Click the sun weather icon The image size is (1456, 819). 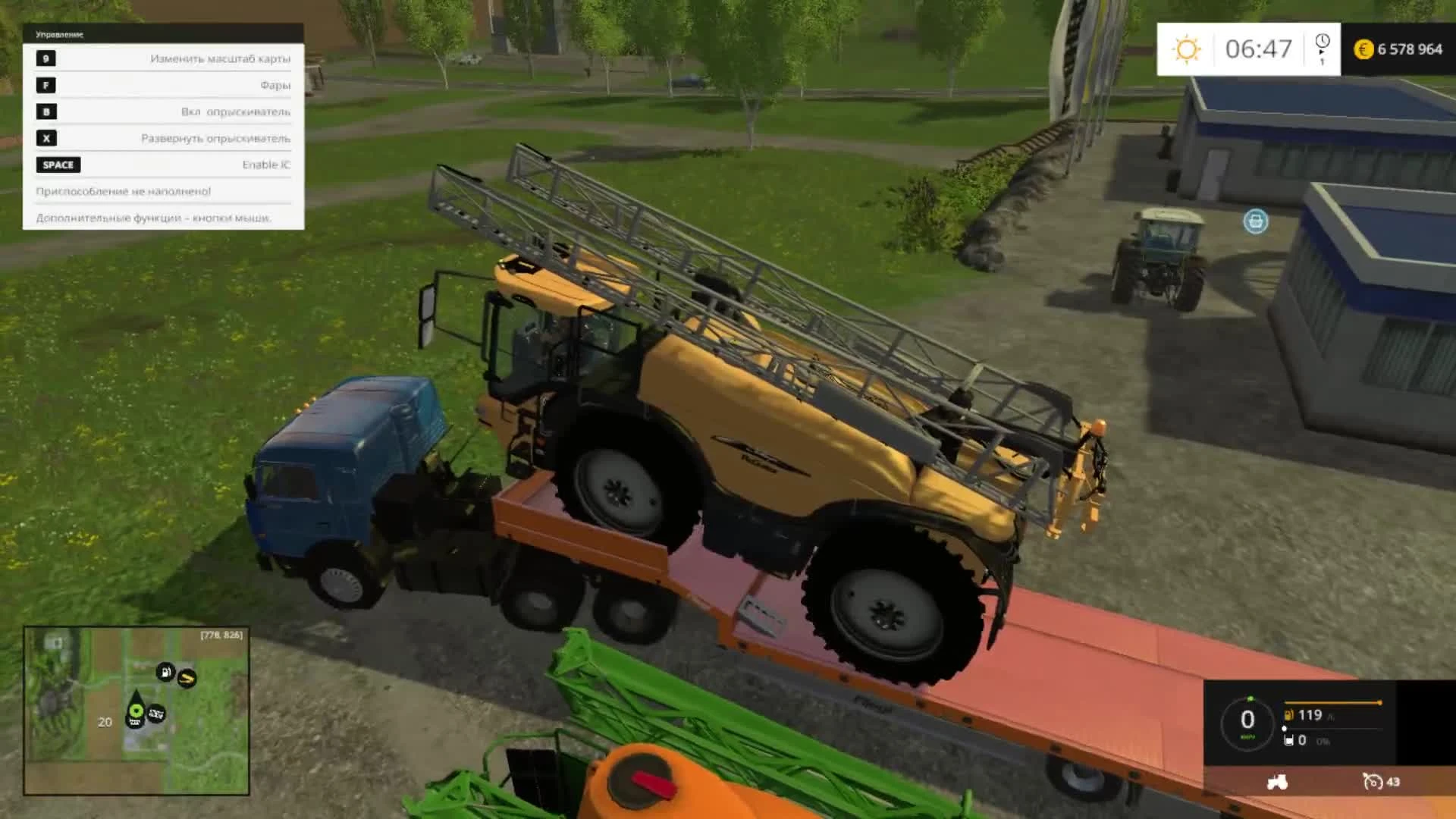point(1187,49)
